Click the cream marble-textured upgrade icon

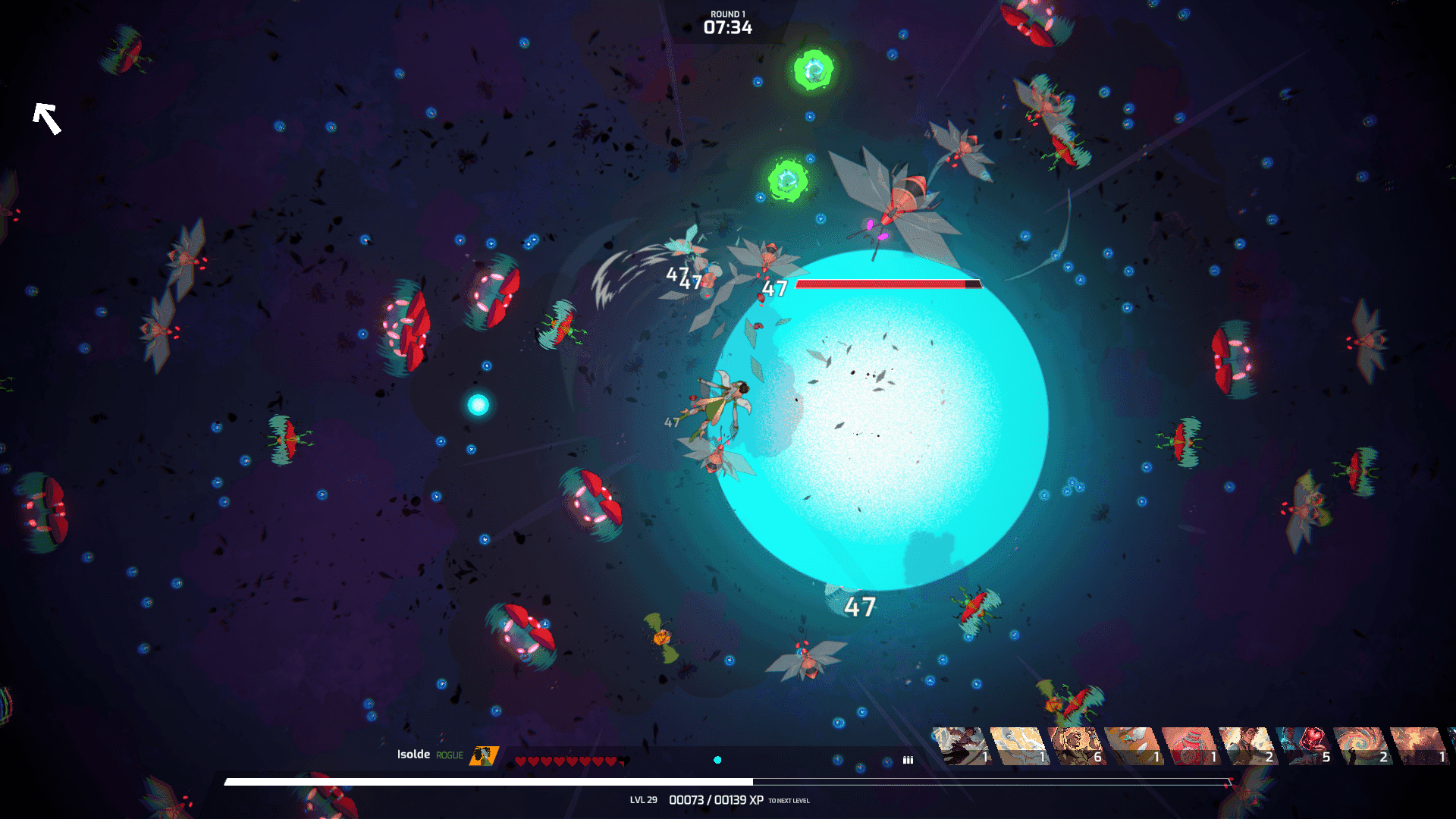click(x=1019, y=746)
